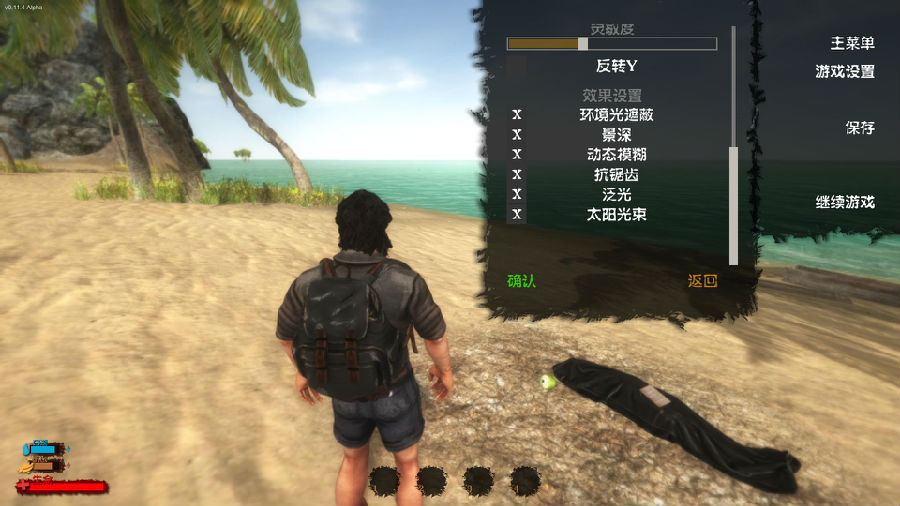Adjust the 灵敏度 sensitivity slider
The width and height of the screenshot is (900, 506).
point(583,44)
